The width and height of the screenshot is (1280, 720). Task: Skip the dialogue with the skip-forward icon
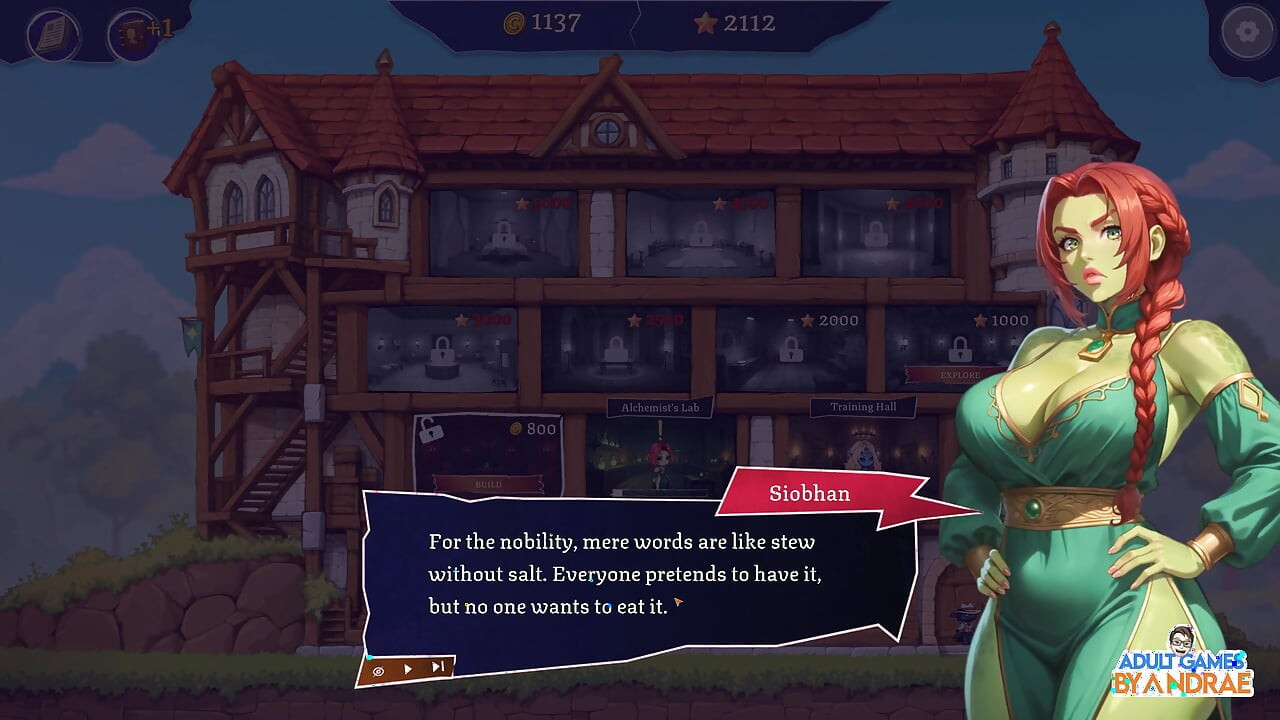pyautogui.click(x=437, y=668)
